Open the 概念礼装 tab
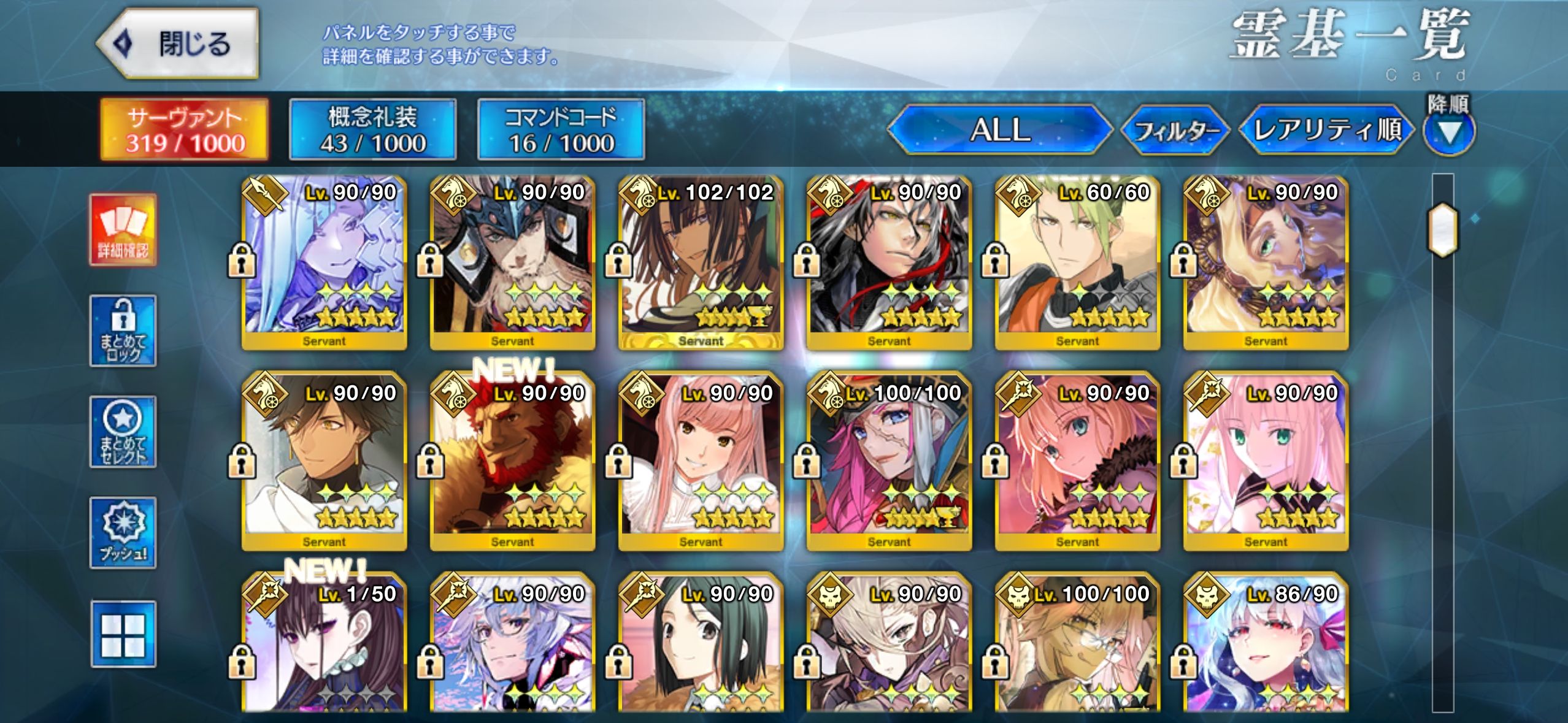Image resolution: width=1568 pixels, height=723 pixels. [372, 129]
